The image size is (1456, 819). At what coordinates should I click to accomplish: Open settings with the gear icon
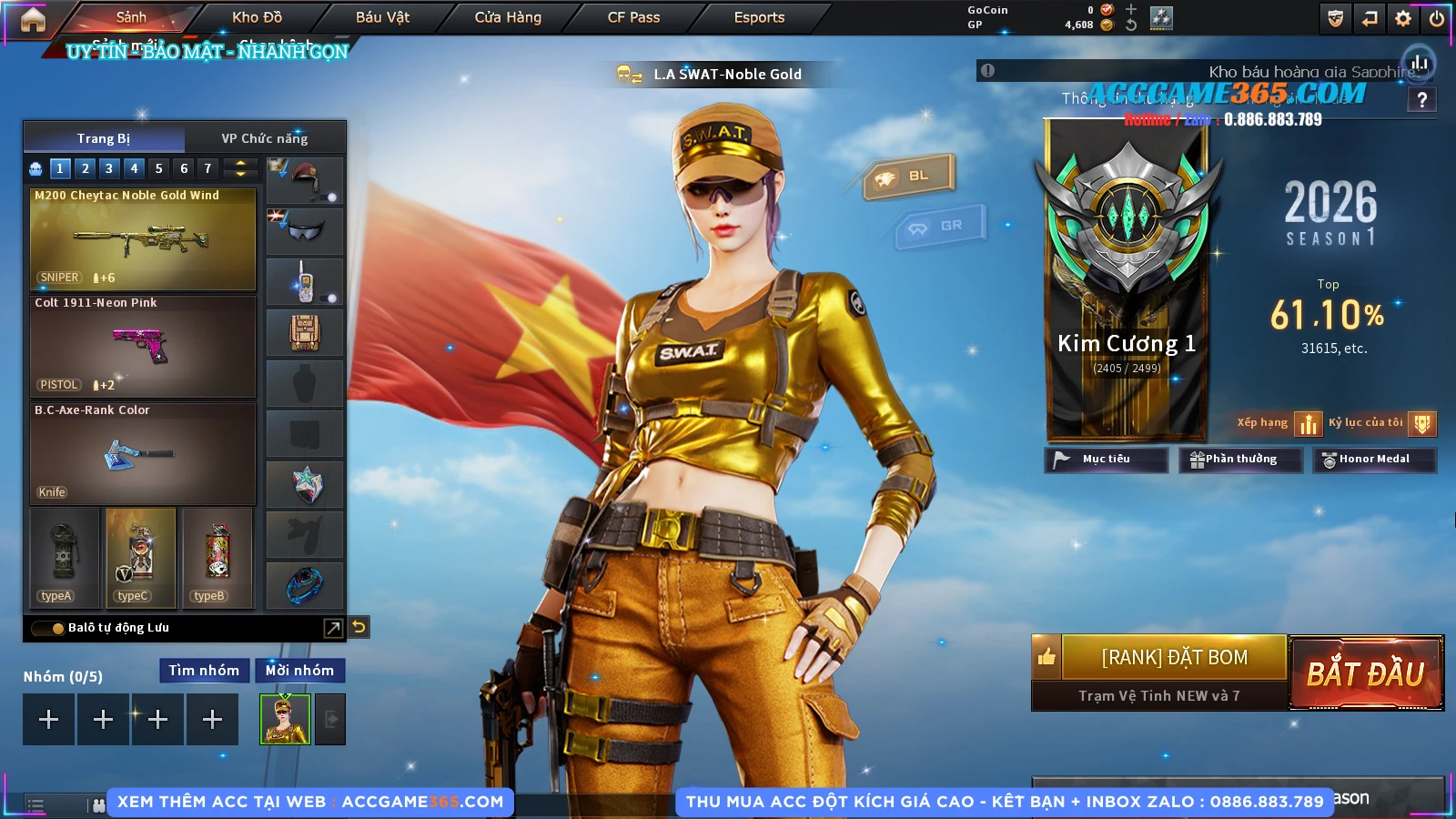tap(1403, 18)
